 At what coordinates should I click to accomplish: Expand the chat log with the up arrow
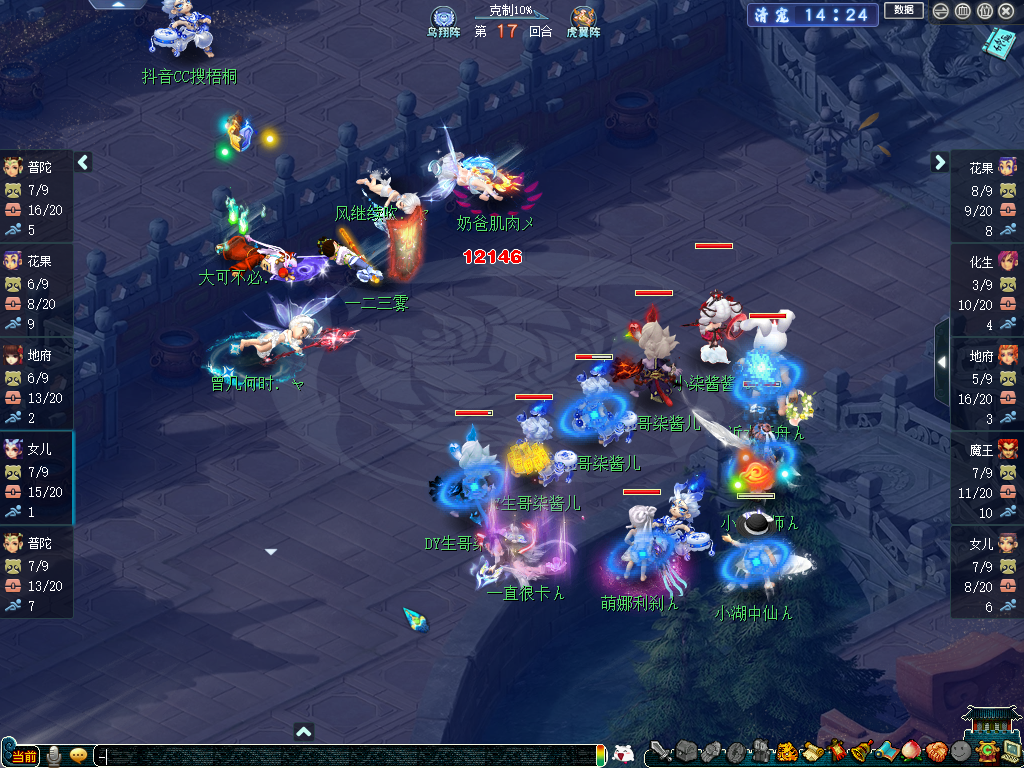(x=304, y=731)
